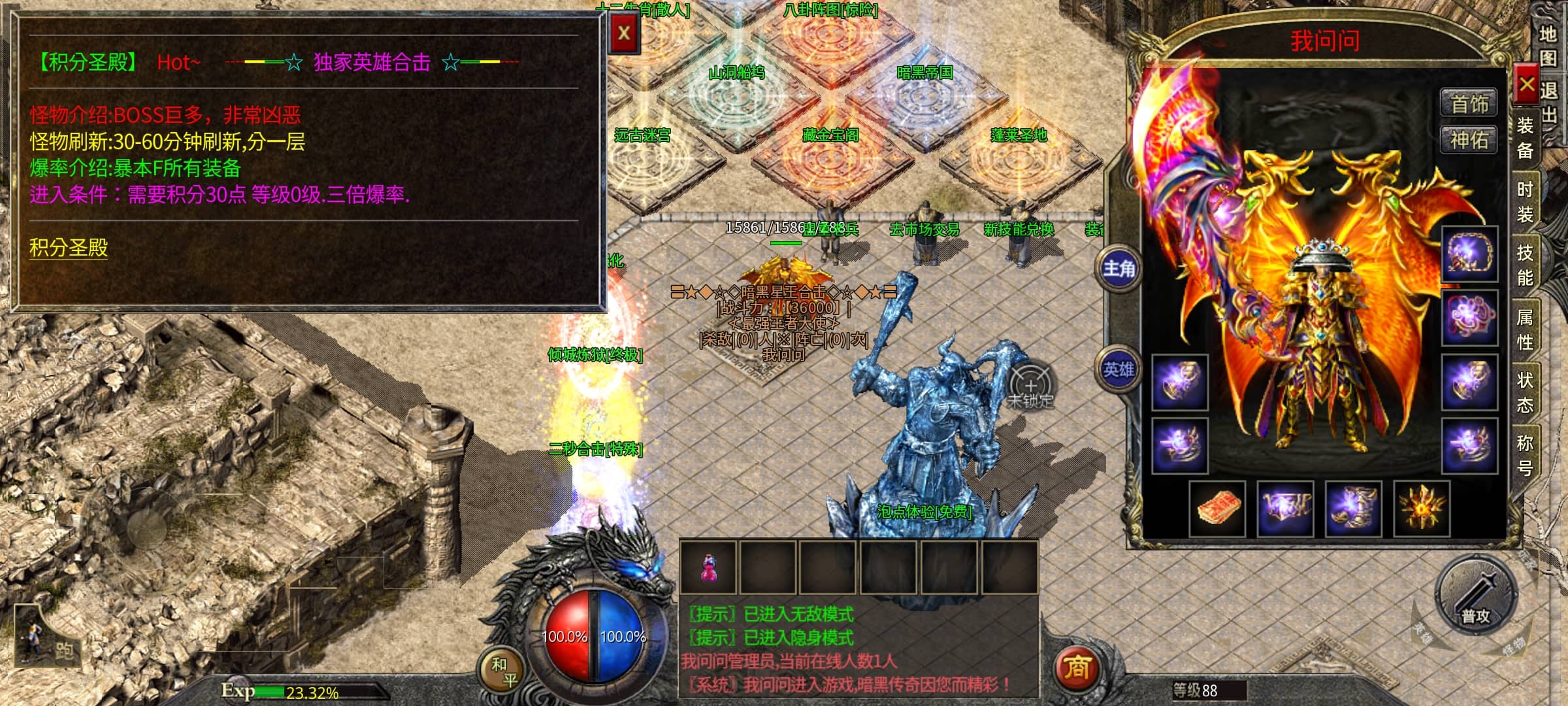Switch to the 技能 tab
Viewport: 1568px width, 706px height.
[1525, 265]
